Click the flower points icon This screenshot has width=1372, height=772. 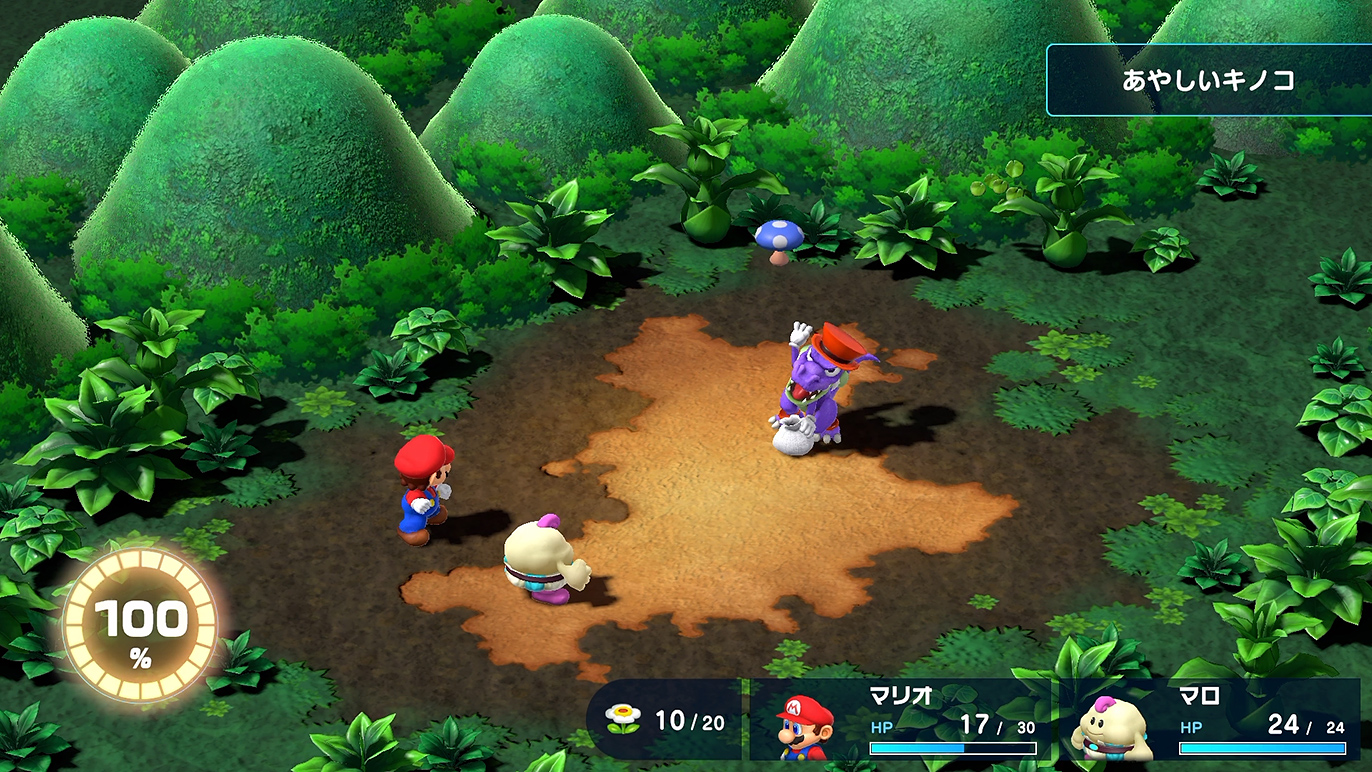[622, 720]
